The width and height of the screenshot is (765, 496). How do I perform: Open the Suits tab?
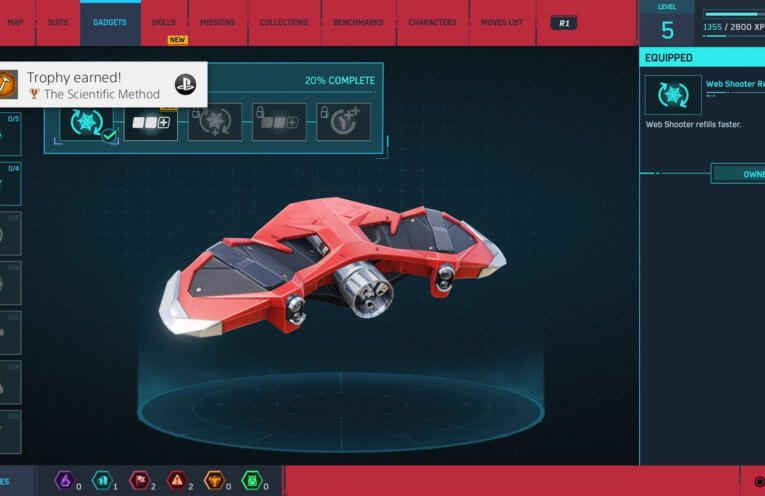(58, 22)
